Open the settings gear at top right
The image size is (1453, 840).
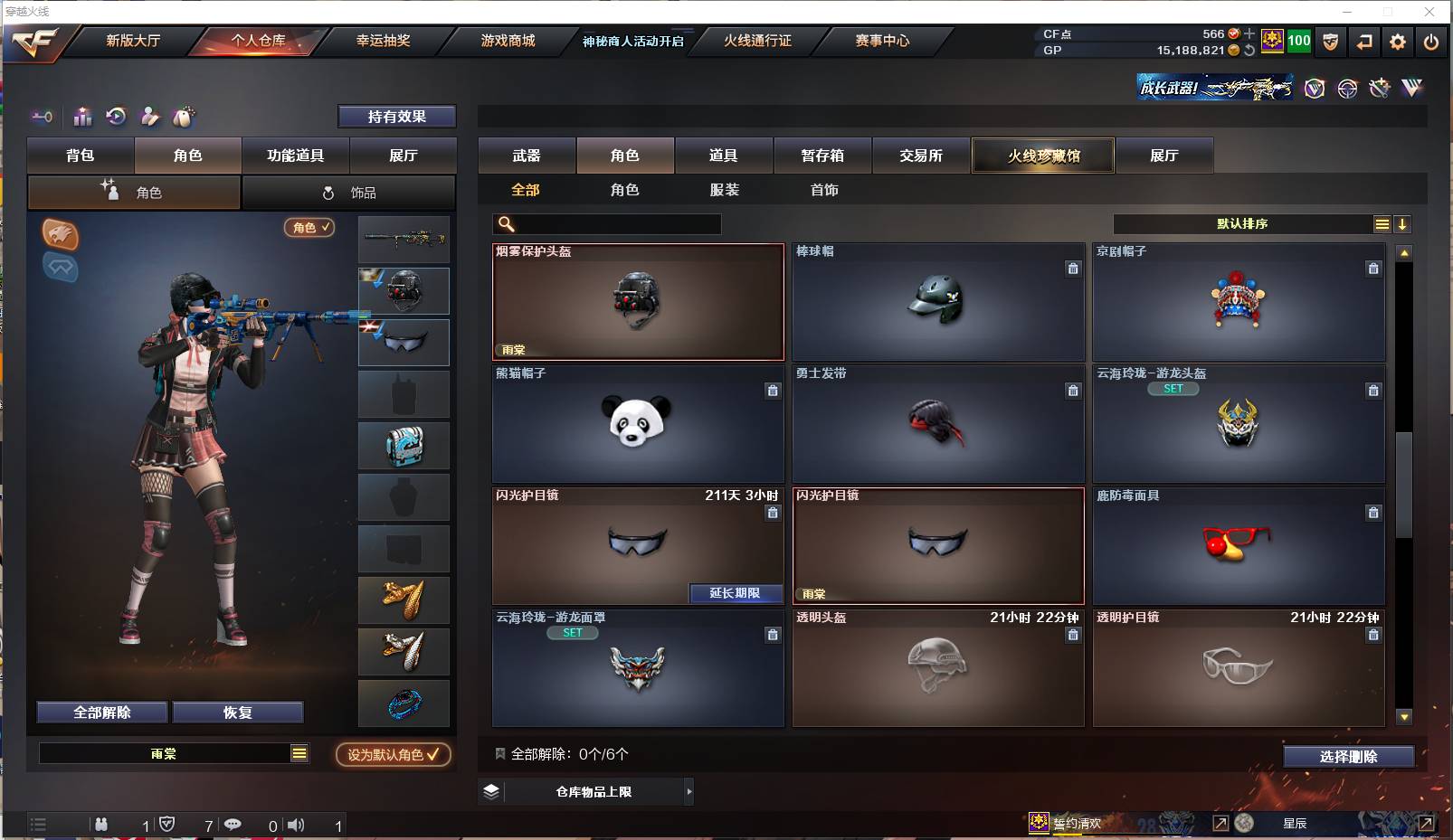(1398, 42)
